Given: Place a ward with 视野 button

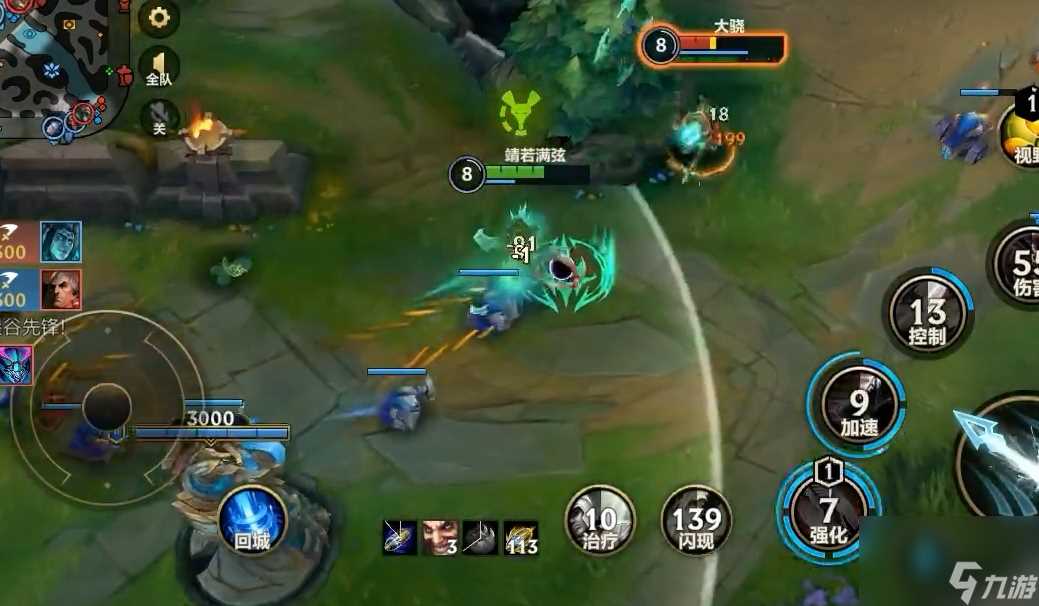Looking at the screenshot, I should click(x=1020, y=133).
